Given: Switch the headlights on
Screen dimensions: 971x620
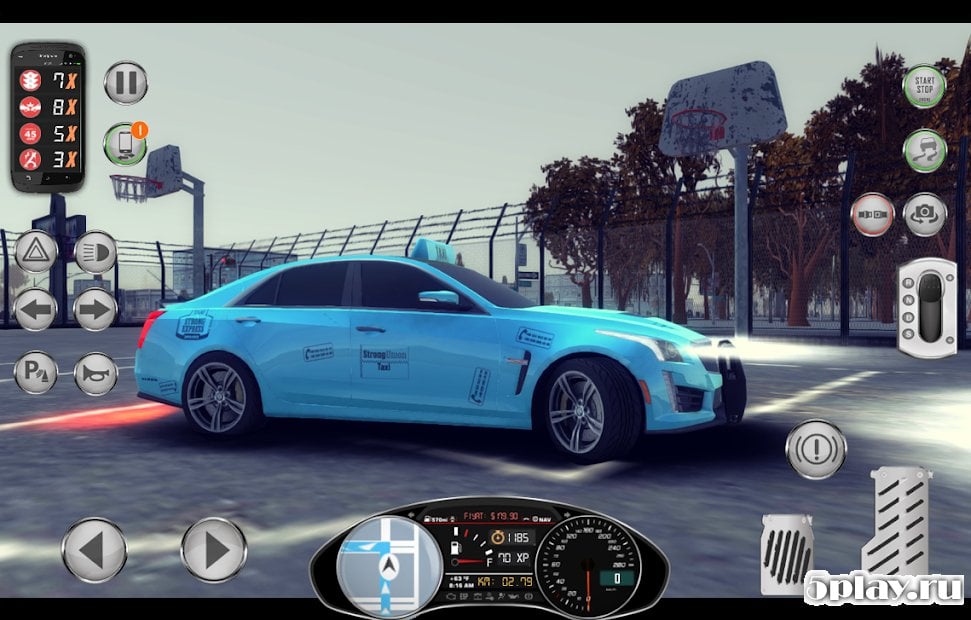Looking at the screenshot, I should (x=96, y=251).
